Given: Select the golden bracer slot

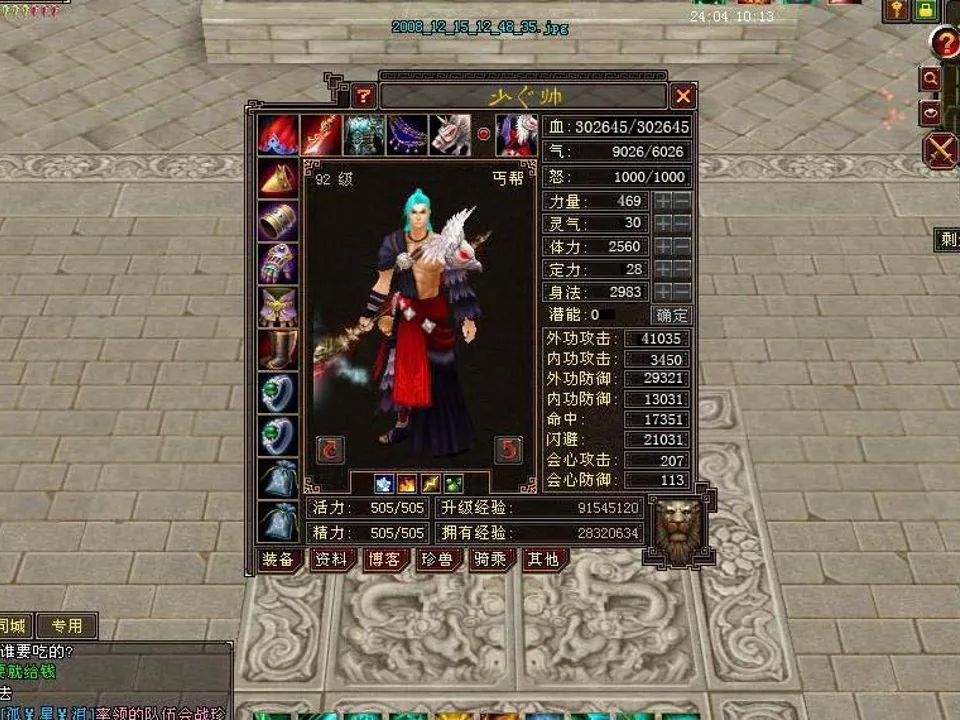Looking at the screenshot, I should pyautogui.click(x=278, y=221).
